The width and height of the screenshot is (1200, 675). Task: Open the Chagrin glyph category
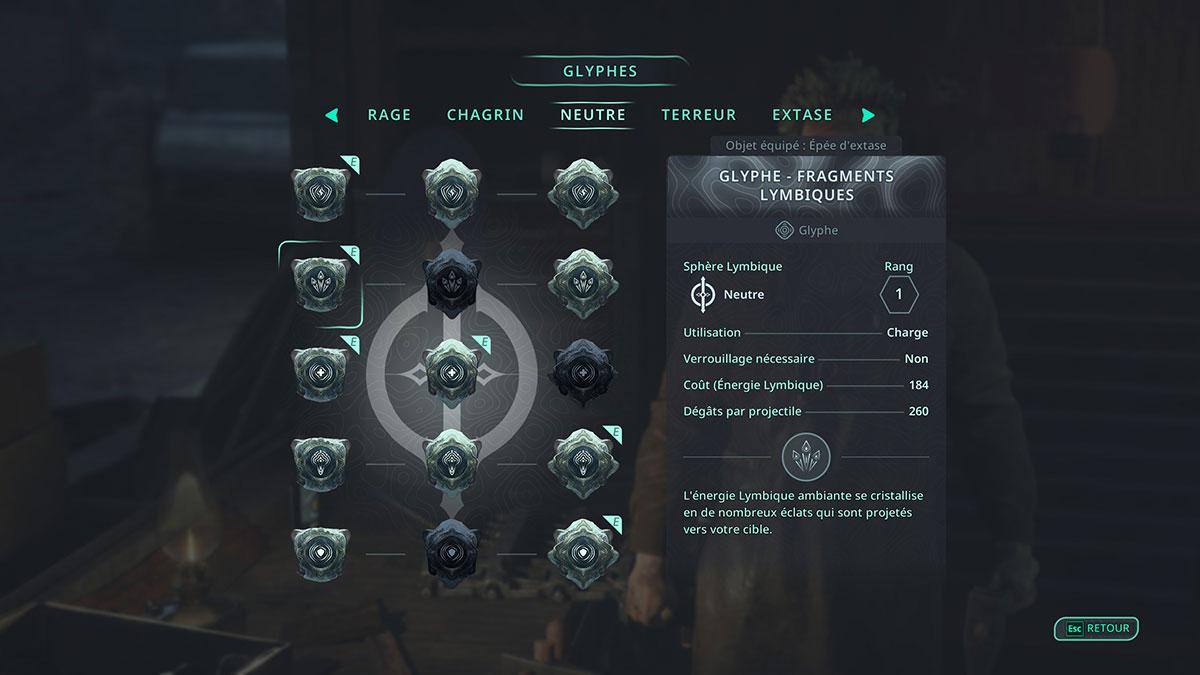(x=485, y=115)
